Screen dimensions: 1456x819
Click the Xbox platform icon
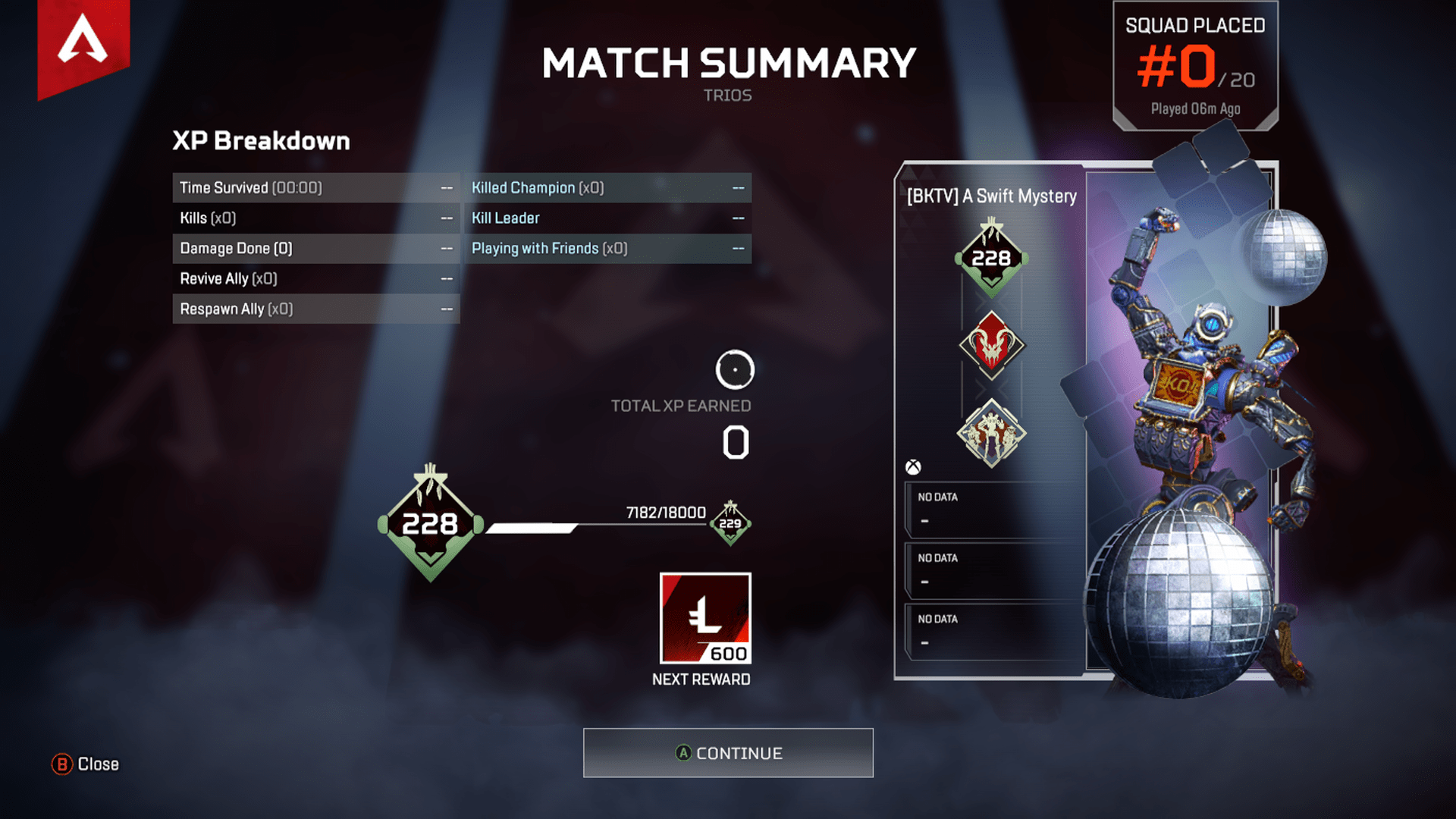click(x=912, y=466)
